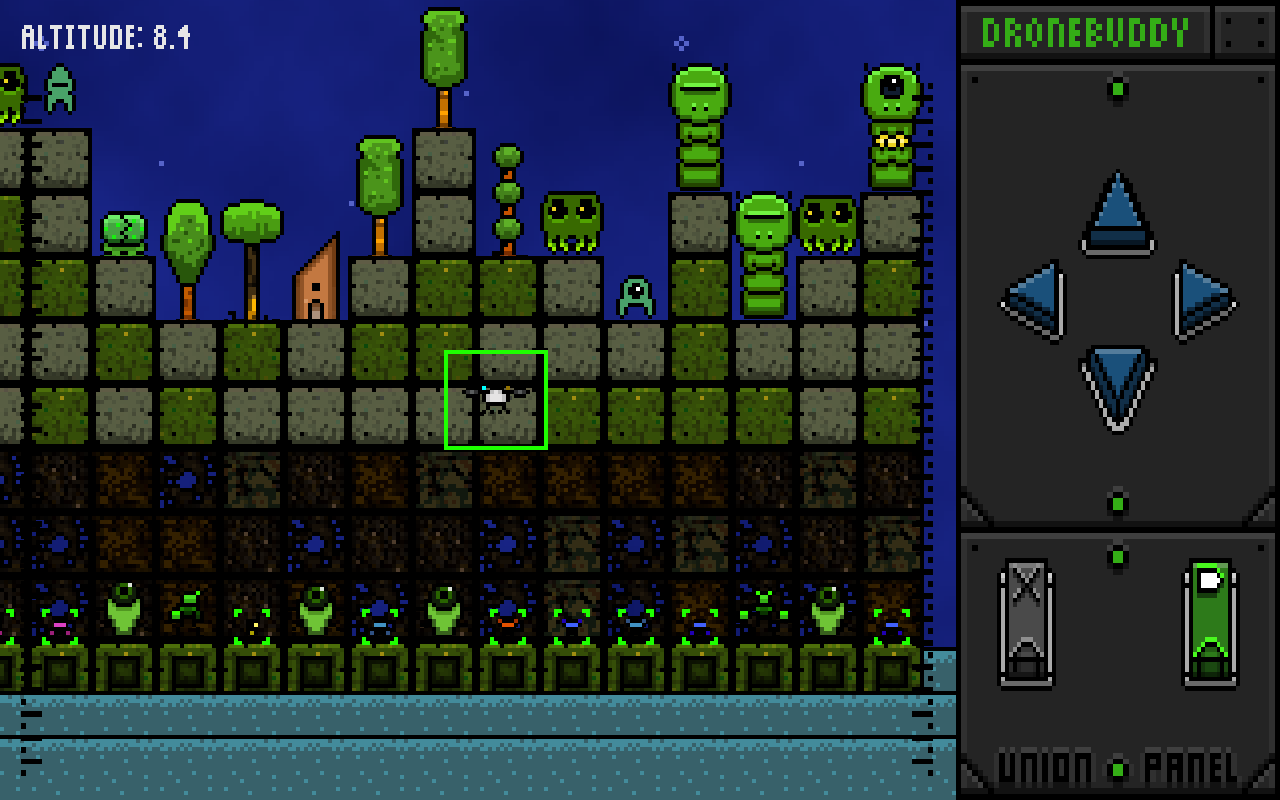This screenshot has height=800, width=1280.
Task: Toggle the green flag switch
Action: point(1210,622)
